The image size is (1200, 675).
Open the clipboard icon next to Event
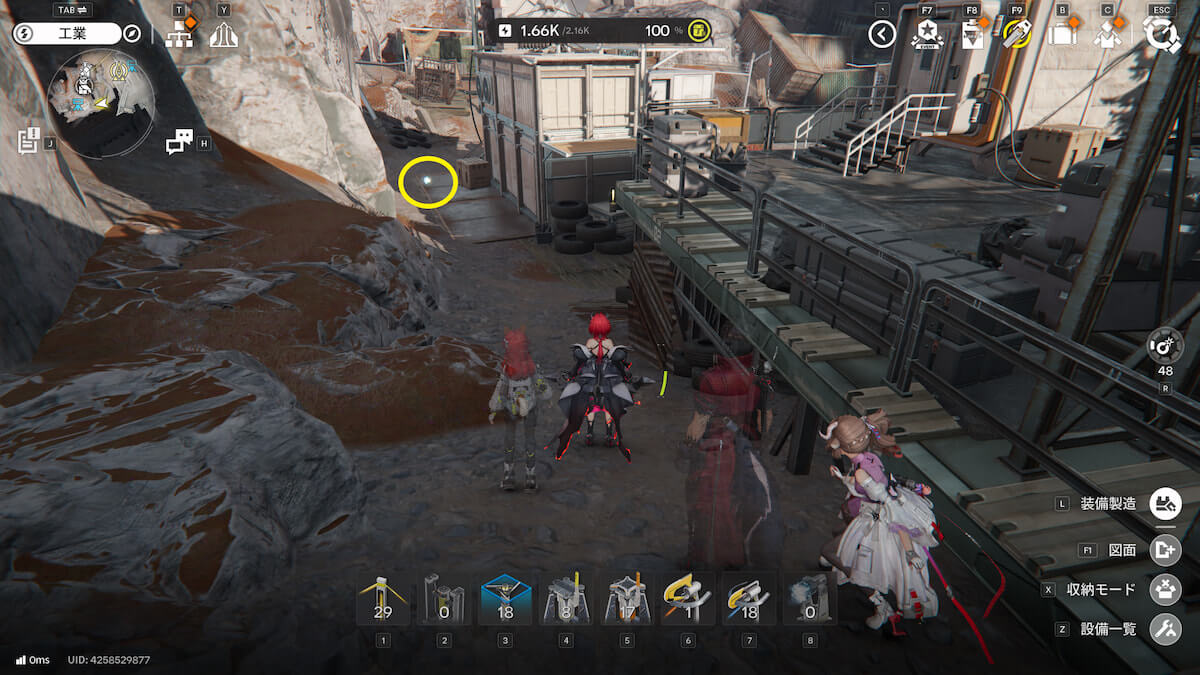pyautogui.click(x=972, y=35)
